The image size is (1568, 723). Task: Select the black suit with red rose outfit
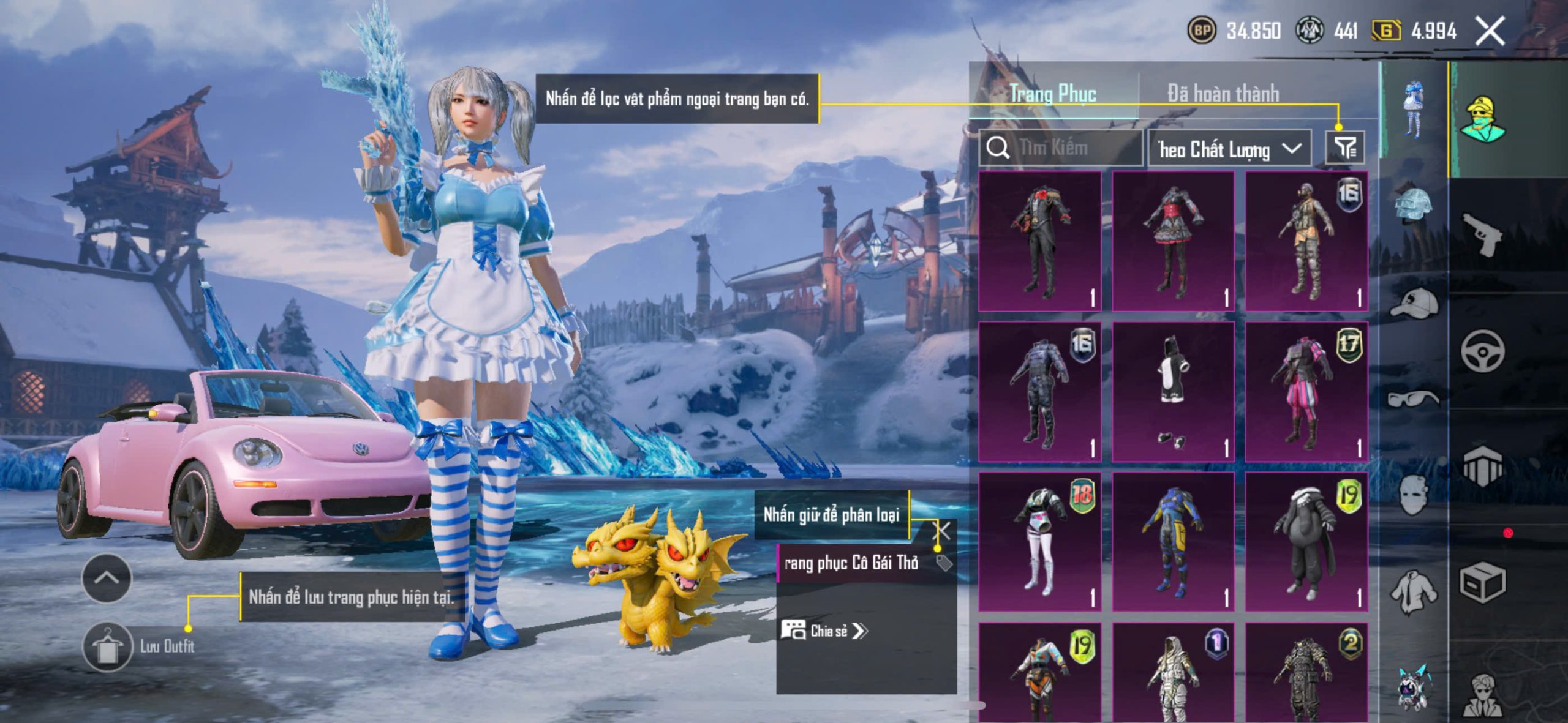click(x=1039, y=241)
